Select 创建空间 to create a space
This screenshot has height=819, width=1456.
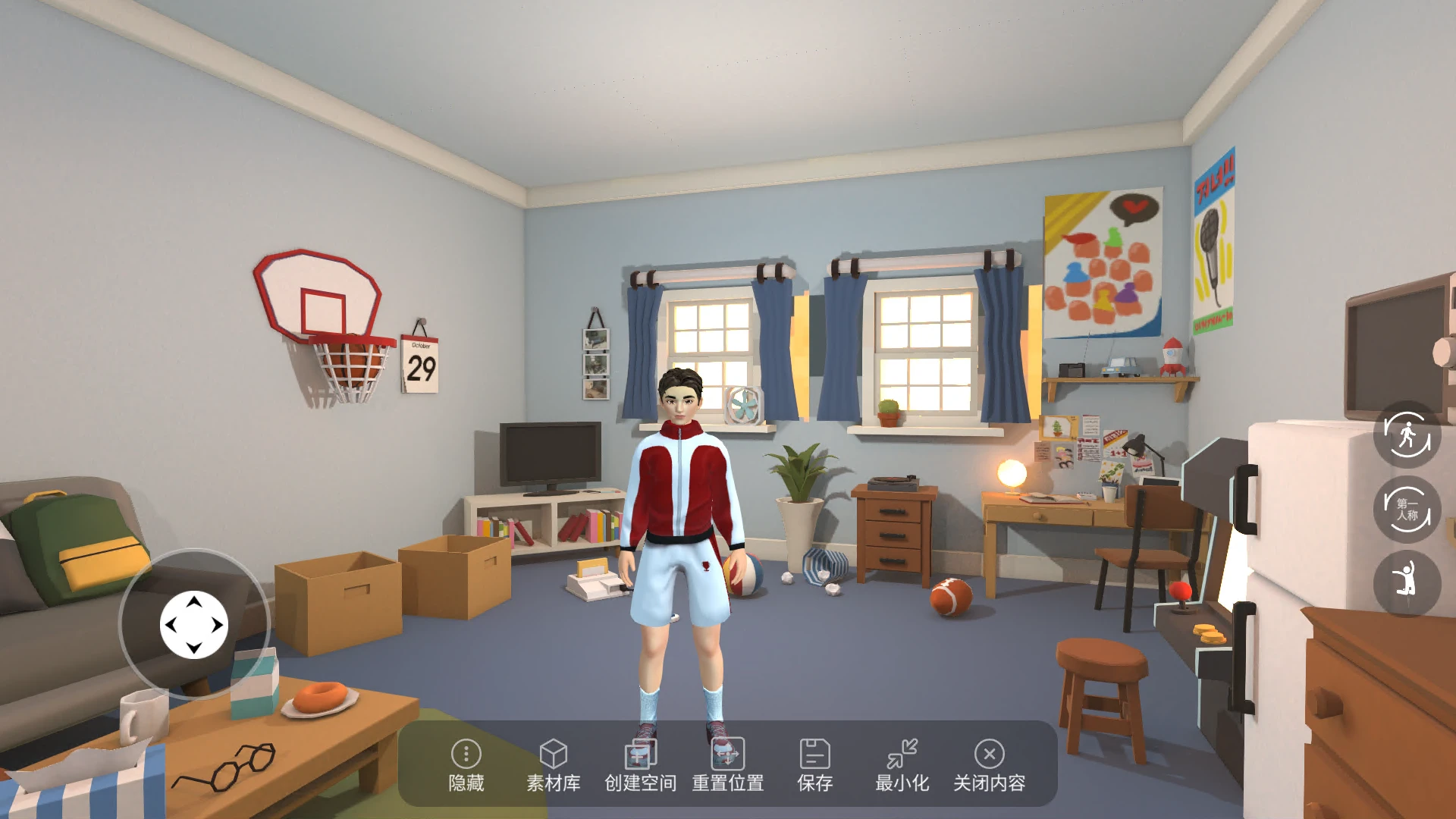640,764
